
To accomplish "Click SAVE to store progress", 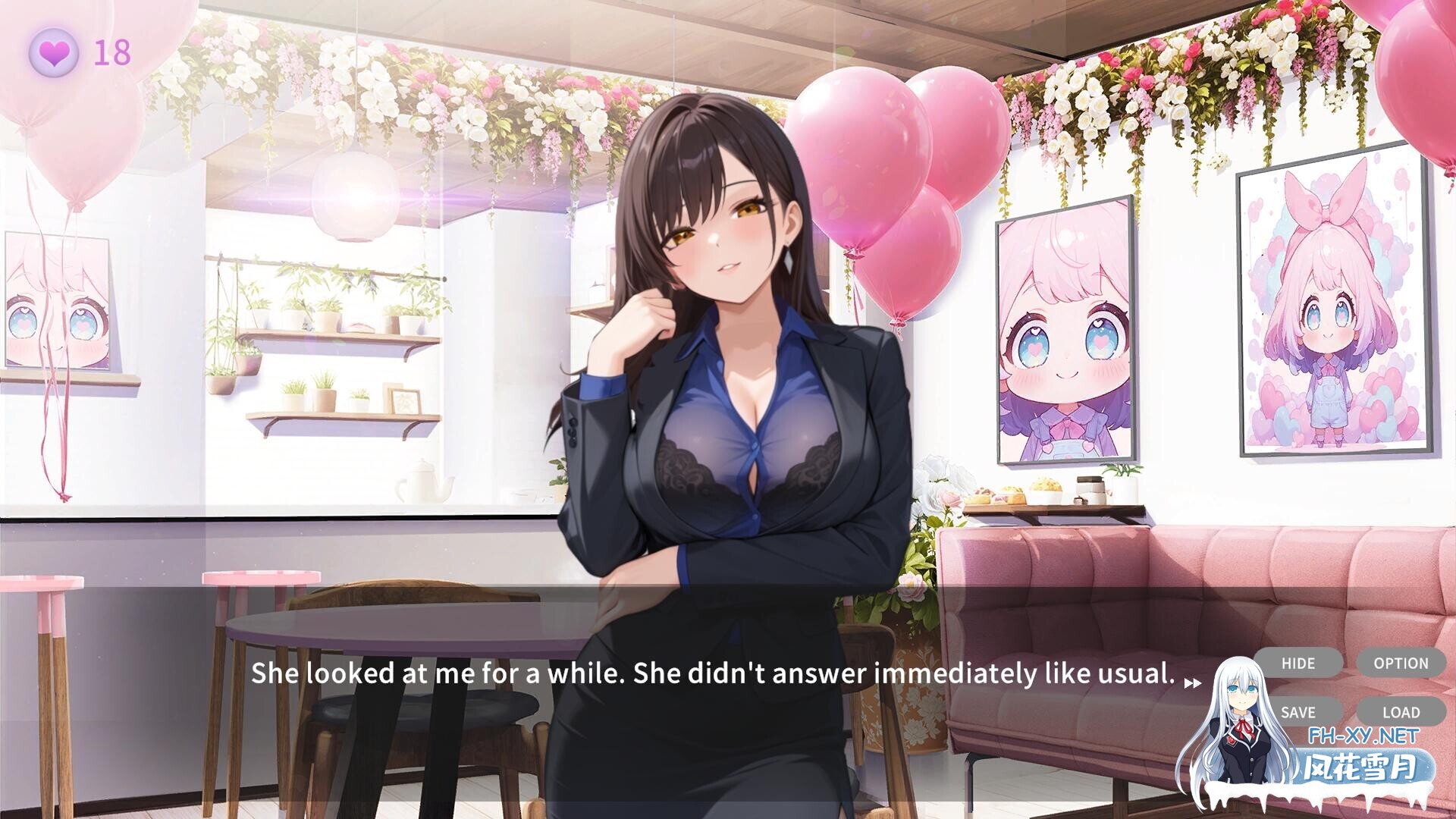I will (x=1299, y=713).
